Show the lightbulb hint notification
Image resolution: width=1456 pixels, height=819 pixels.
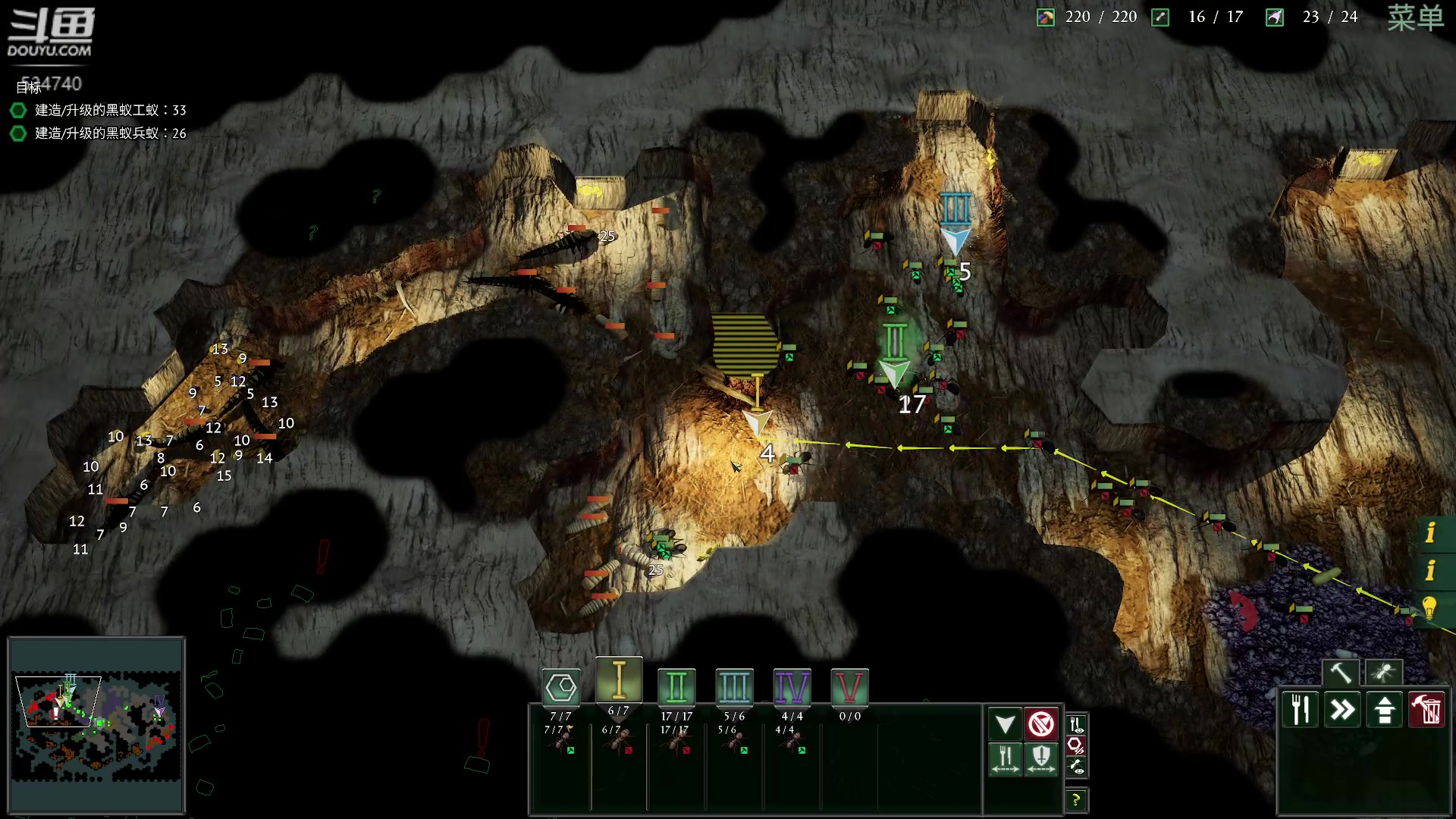tap(1430, 607)
